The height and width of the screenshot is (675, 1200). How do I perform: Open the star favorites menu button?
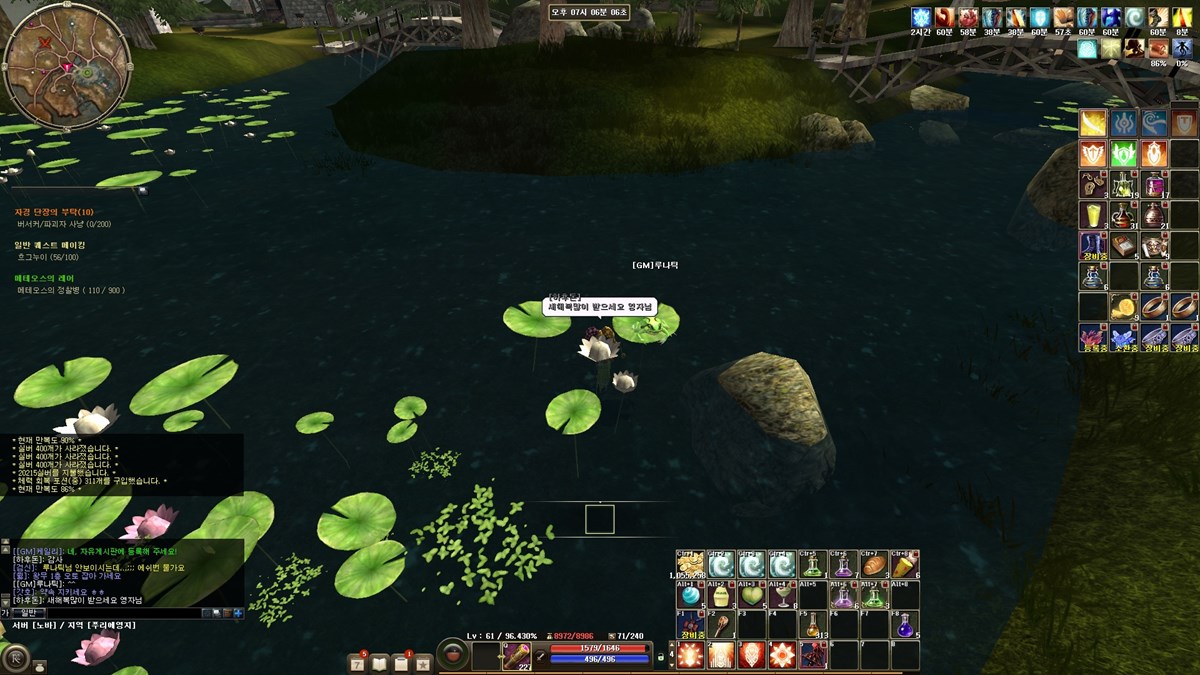pos(423,662)
